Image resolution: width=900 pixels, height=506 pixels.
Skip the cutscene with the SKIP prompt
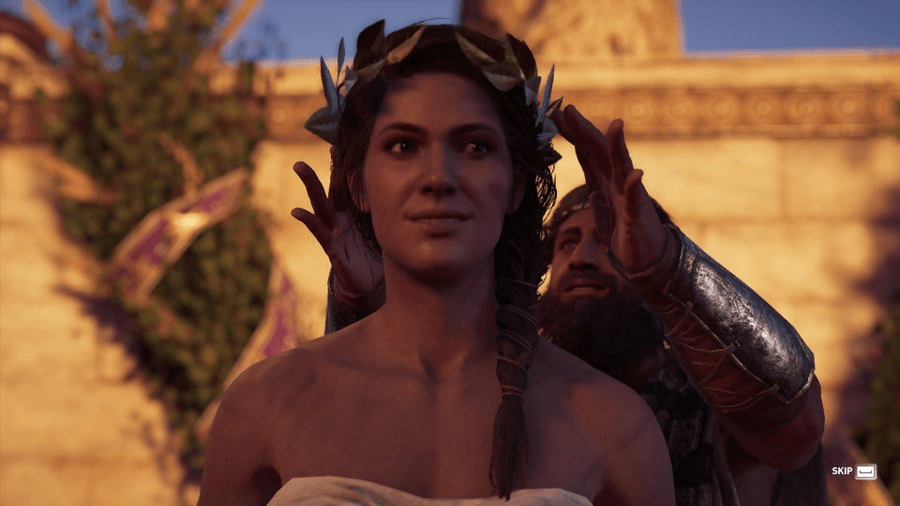coord(855,471)
